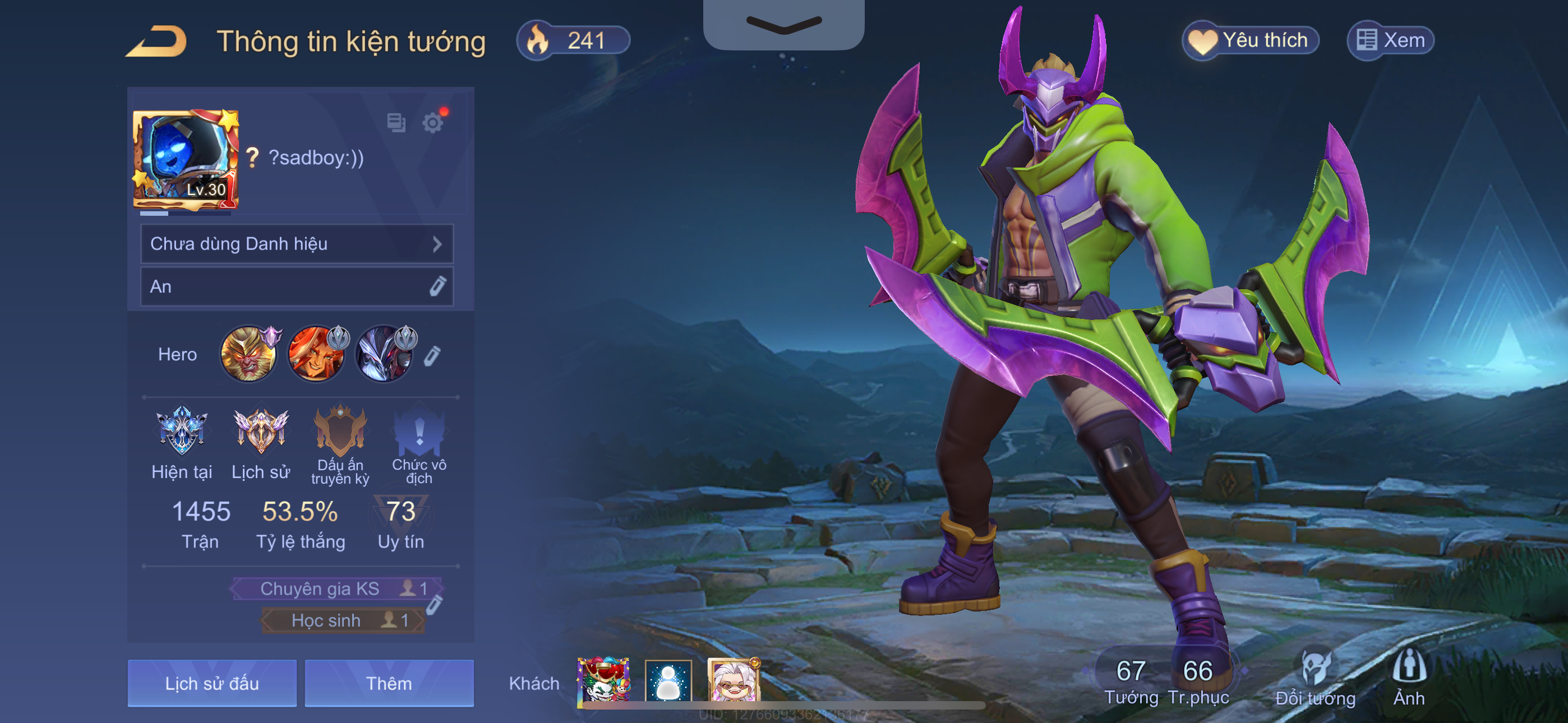
Task: Open Lịch sử rank history badge
Action: (x=261, y=432)
